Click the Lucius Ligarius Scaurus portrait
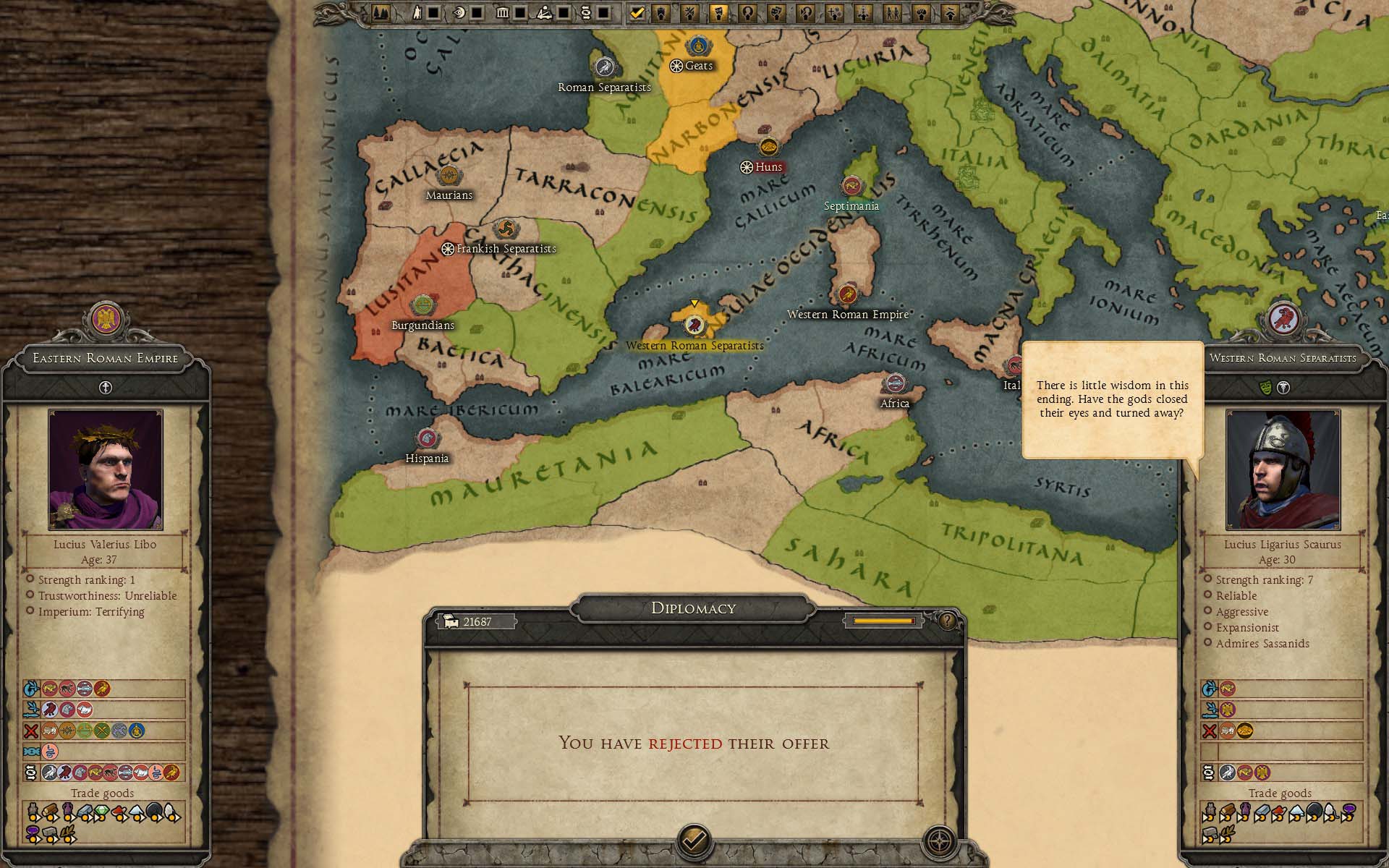This screenshot has height=868, width=1389. click(x=1283, y=469)
